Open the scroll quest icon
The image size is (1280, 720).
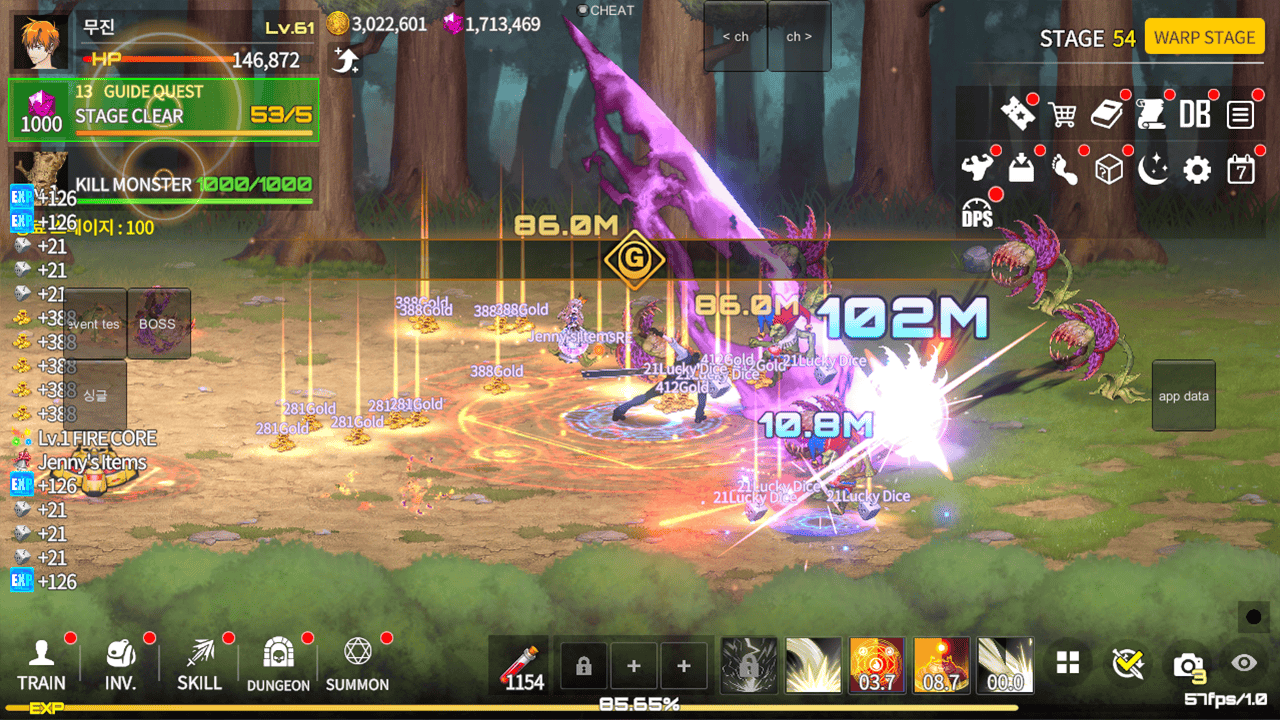click(1152, 114)
